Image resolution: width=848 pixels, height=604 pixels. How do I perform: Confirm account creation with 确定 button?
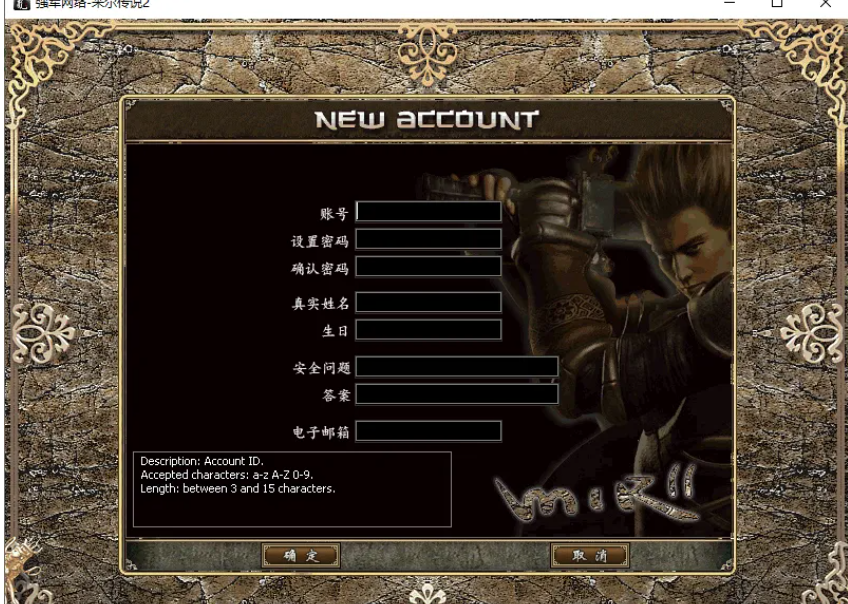point(300,555)
